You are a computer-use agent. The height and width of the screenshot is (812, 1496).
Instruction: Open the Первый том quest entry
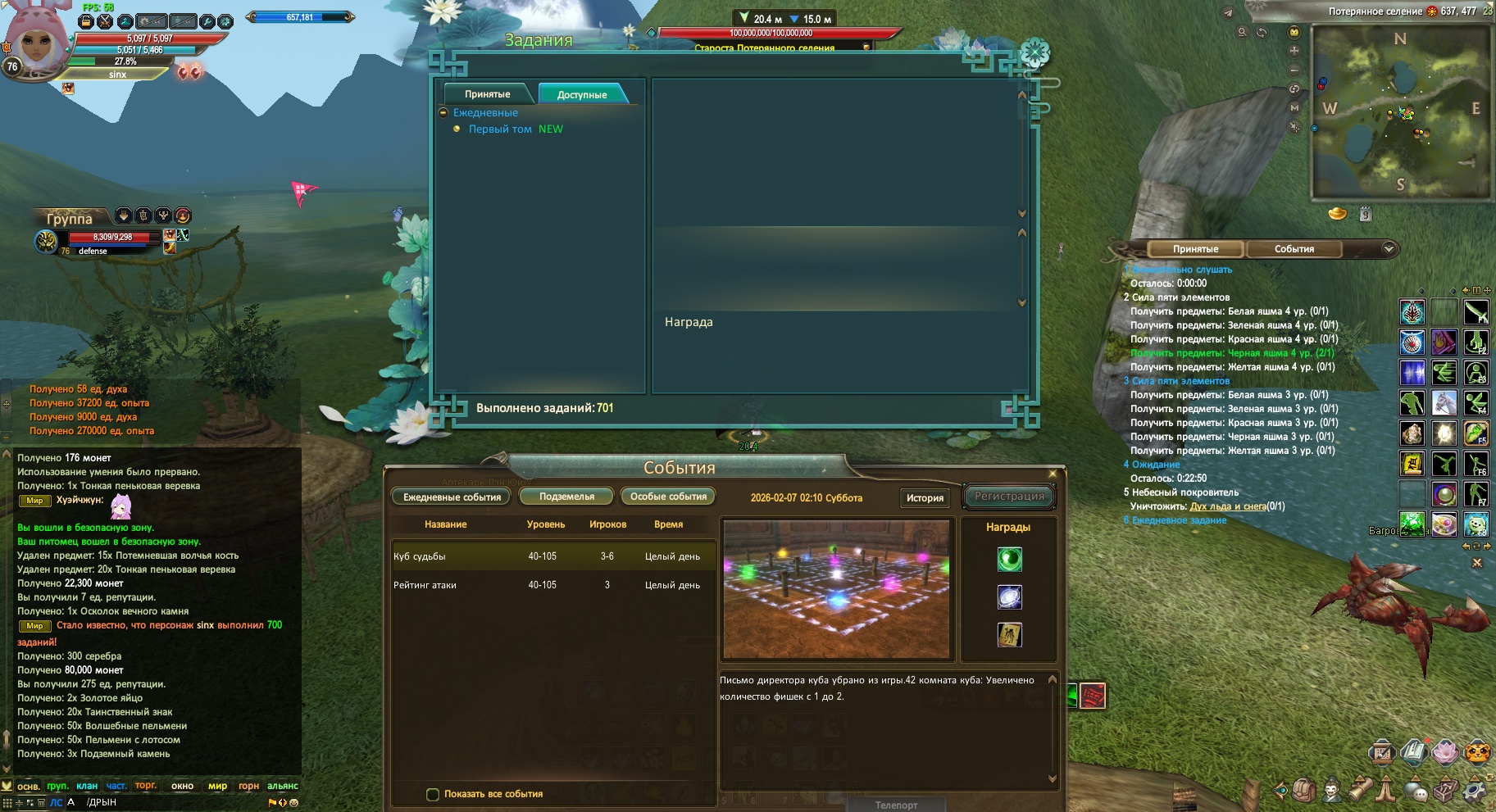[500, 129]
